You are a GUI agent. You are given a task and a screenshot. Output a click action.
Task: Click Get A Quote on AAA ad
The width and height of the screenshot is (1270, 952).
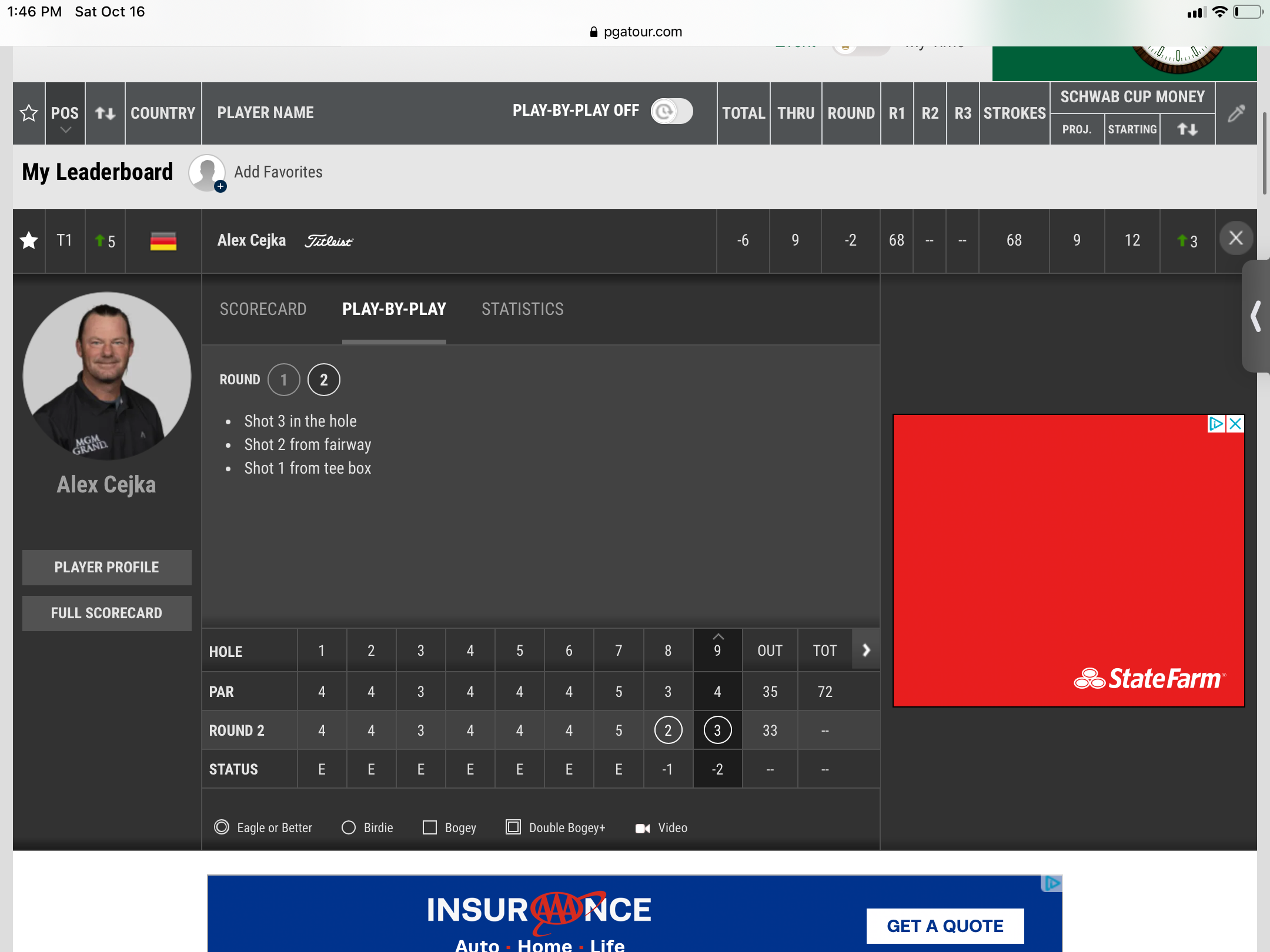(945, 926)
